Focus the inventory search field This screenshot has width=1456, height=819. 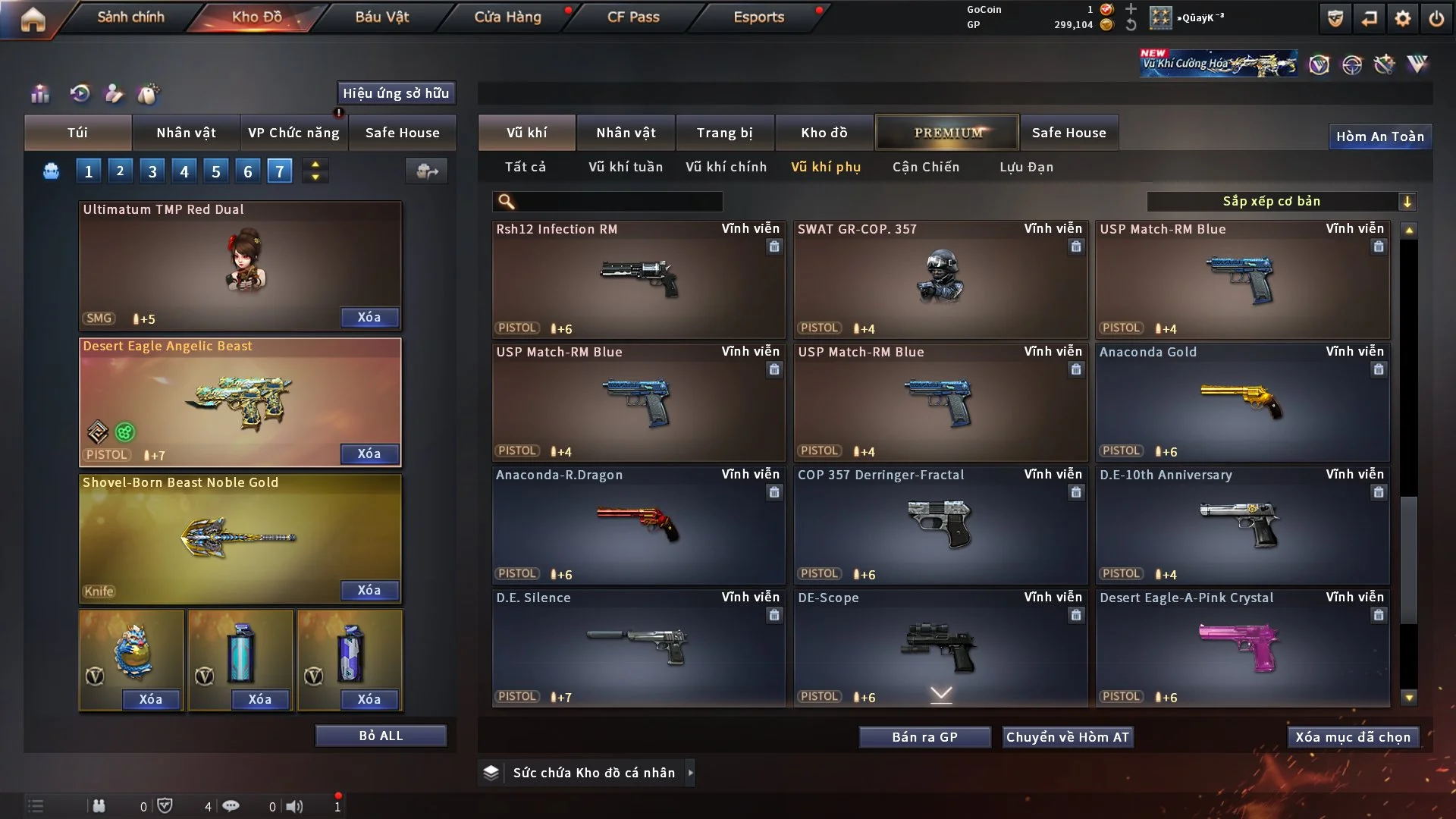(x=618, y=201)
